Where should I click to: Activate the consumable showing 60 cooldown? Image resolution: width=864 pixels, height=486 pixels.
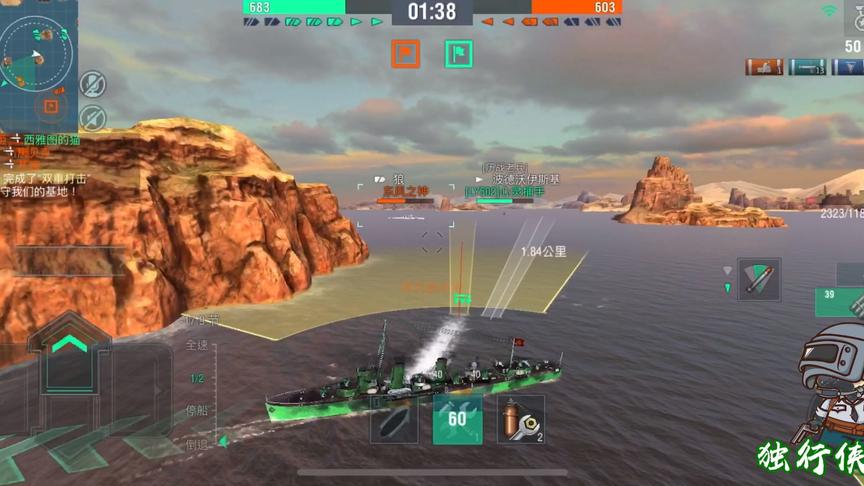click(457, 419)
